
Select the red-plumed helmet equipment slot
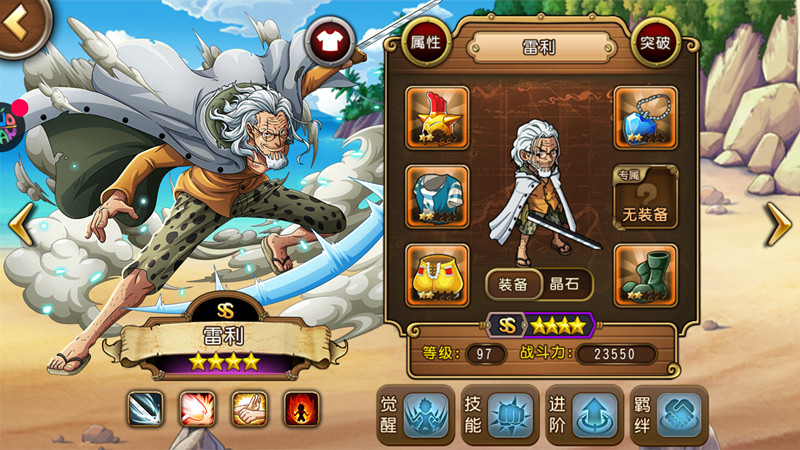[x=437, y=117]
